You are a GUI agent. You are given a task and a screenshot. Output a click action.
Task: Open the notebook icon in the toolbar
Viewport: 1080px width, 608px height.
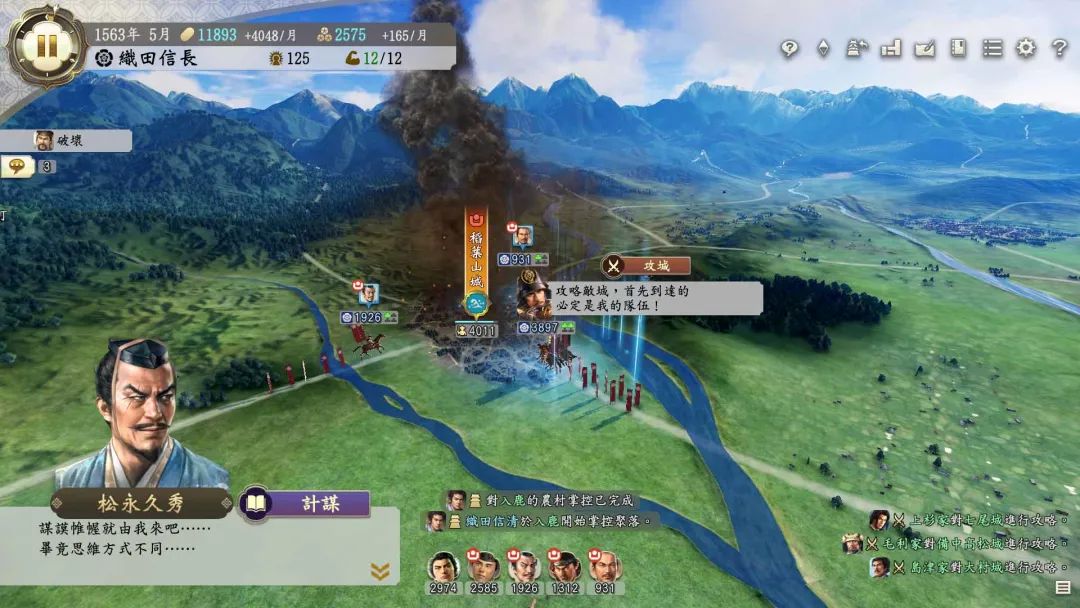958,48
